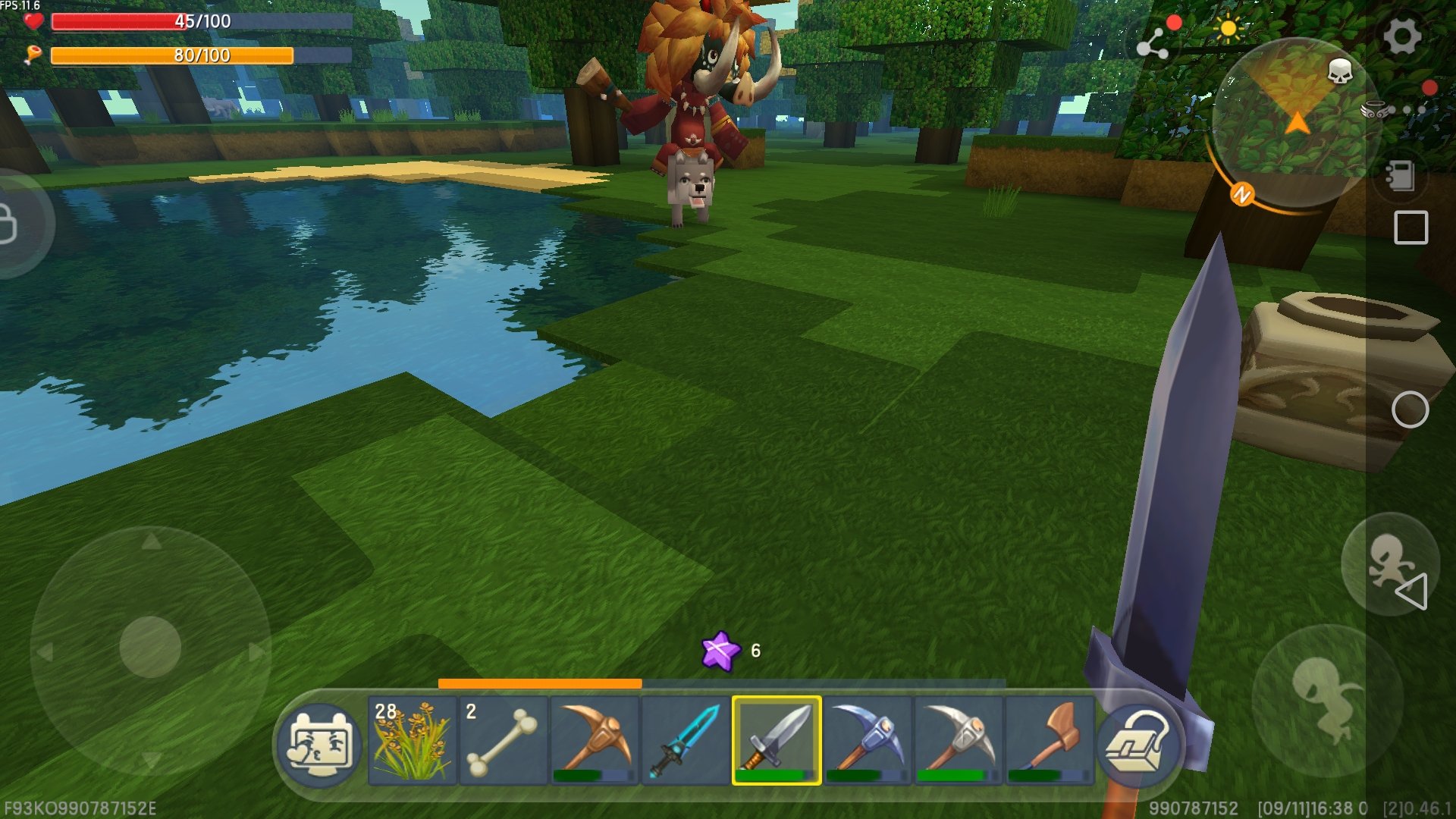Tap the Android home circle button
Image resolution: width=1456 pixels, height=819 pixels.
tap(1410, 410)
